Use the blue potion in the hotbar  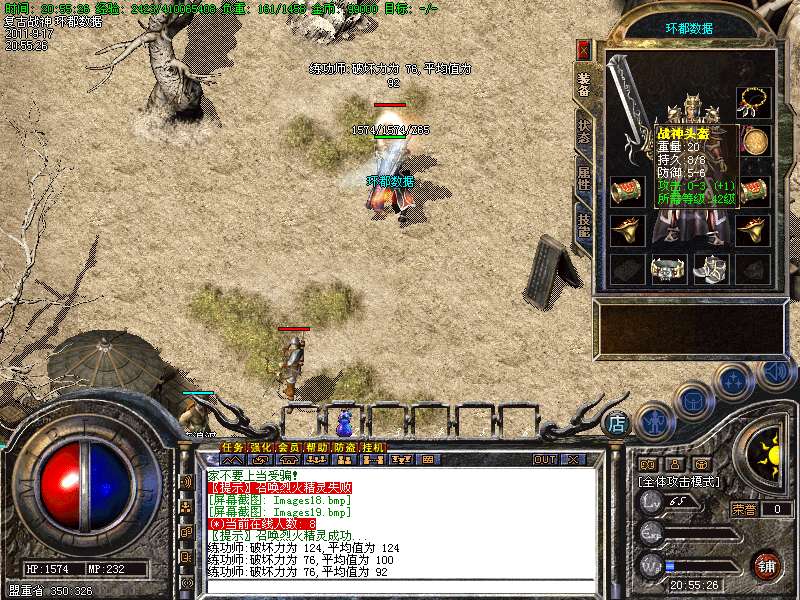pyautogui.click(x=344, y=421)
